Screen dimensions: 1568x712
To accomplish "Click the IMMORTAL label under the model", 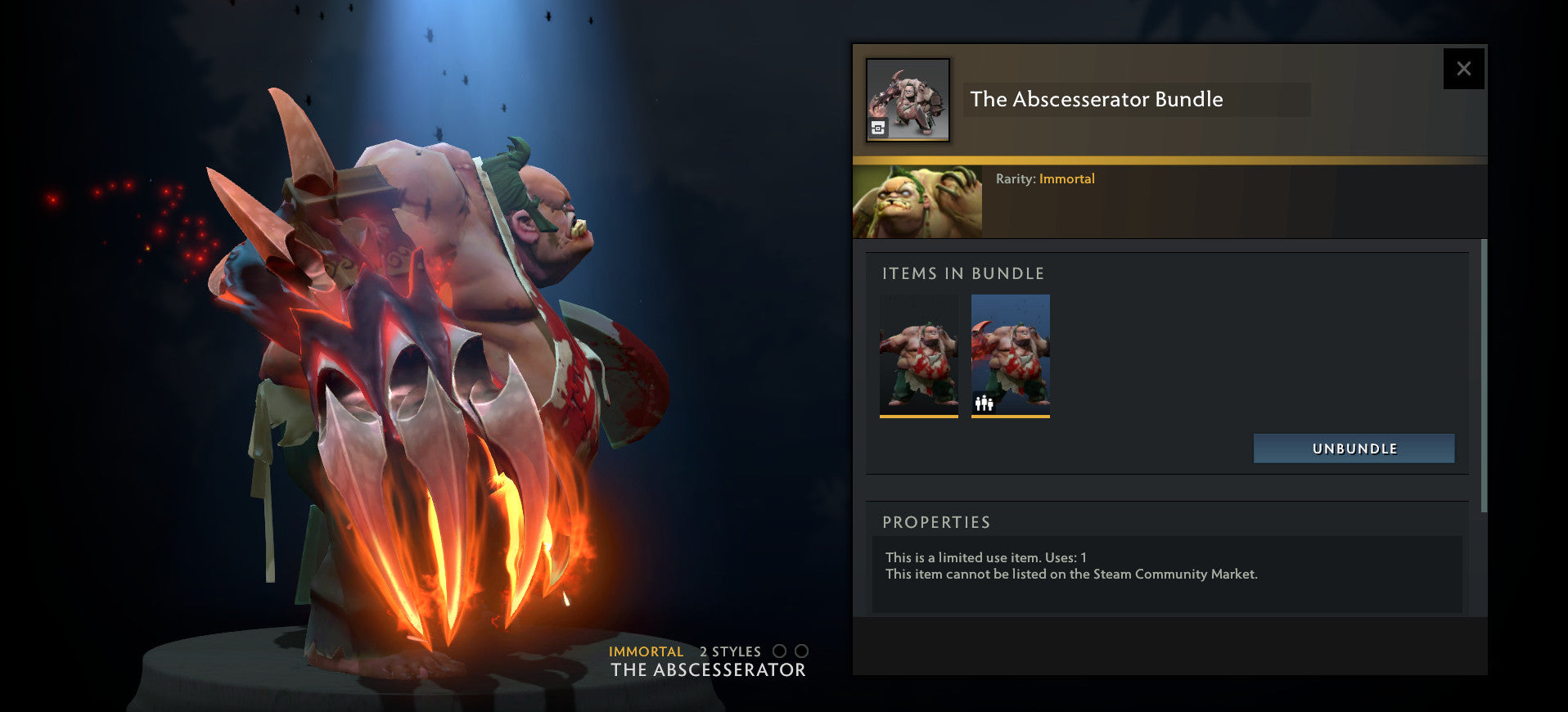I will click(646, 651).
